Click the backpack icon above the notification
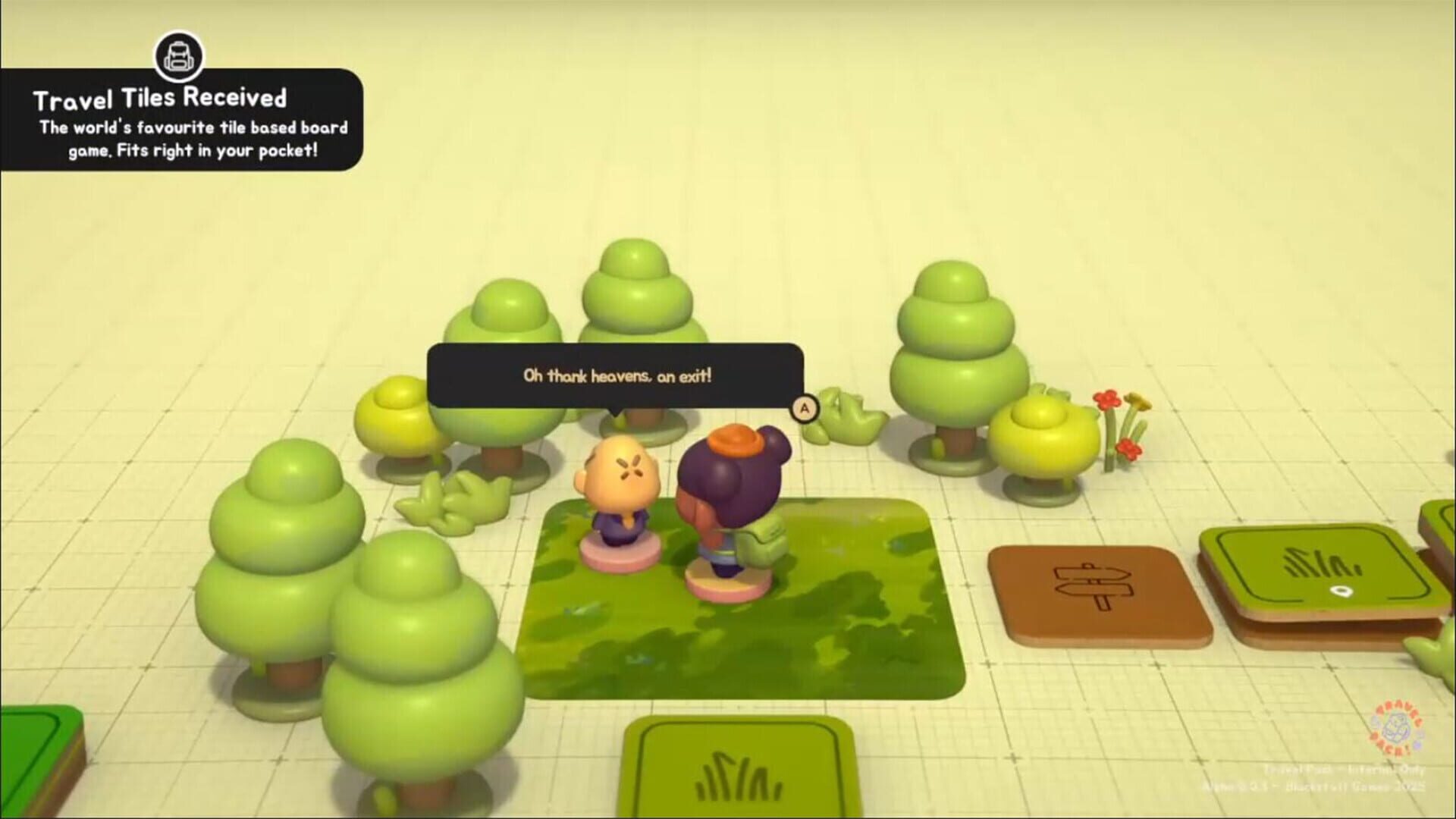Viewport: 1456px width, 819px height. [x=177, y=55]
